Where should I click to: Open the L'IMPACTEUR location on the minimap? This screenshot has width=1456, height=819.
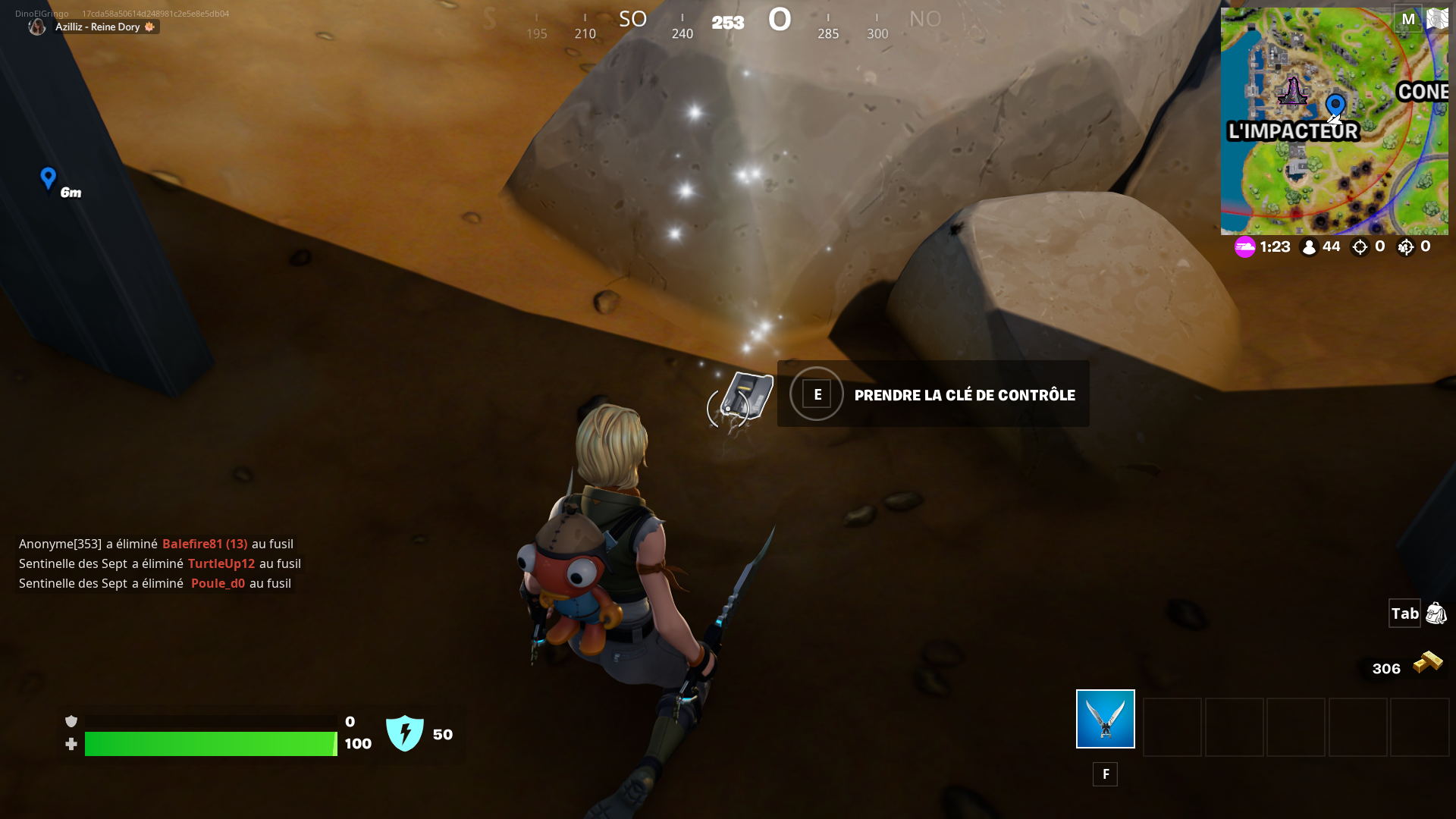click(x=1292, y=130)
